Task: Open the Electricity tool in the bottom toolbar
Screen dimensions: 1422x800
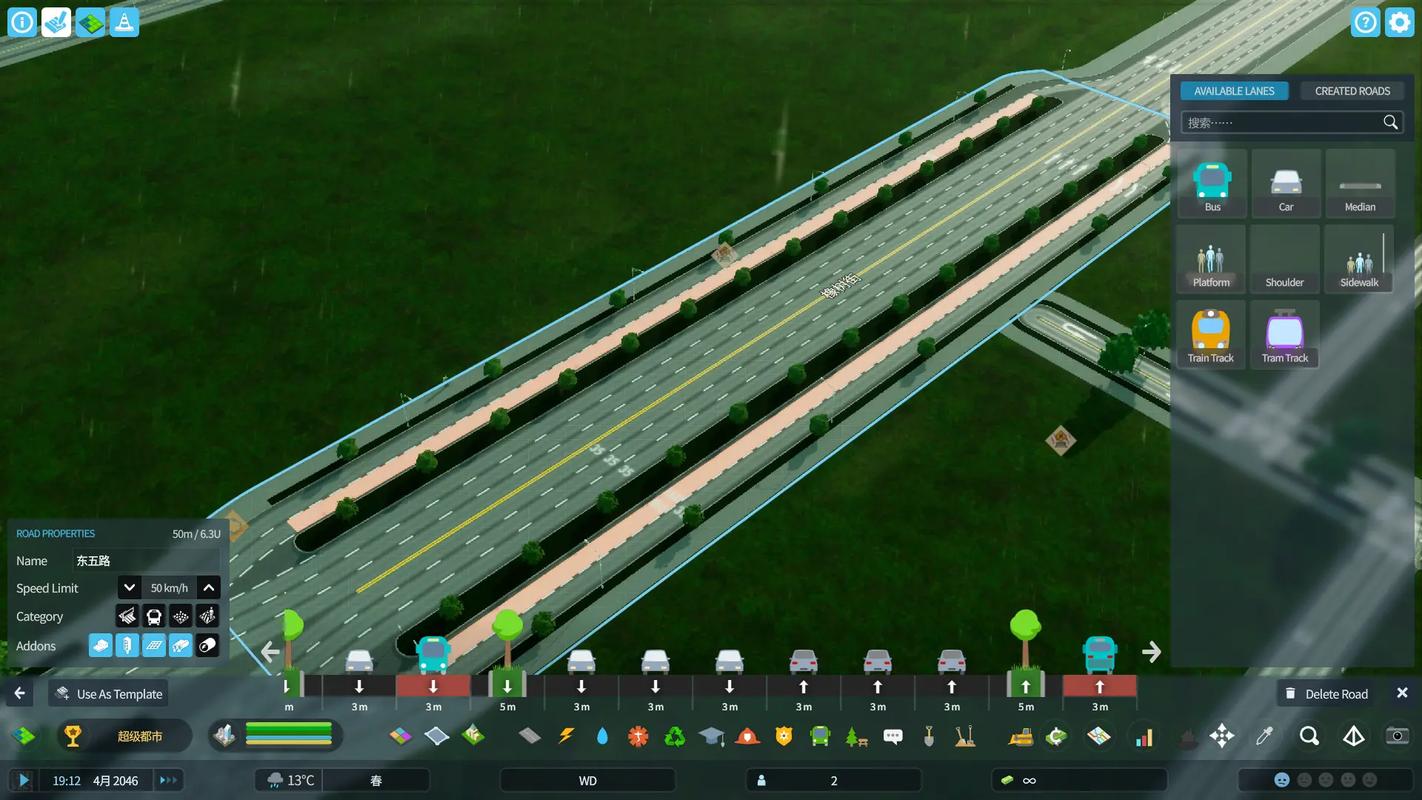Action: (x=567, y=736)
